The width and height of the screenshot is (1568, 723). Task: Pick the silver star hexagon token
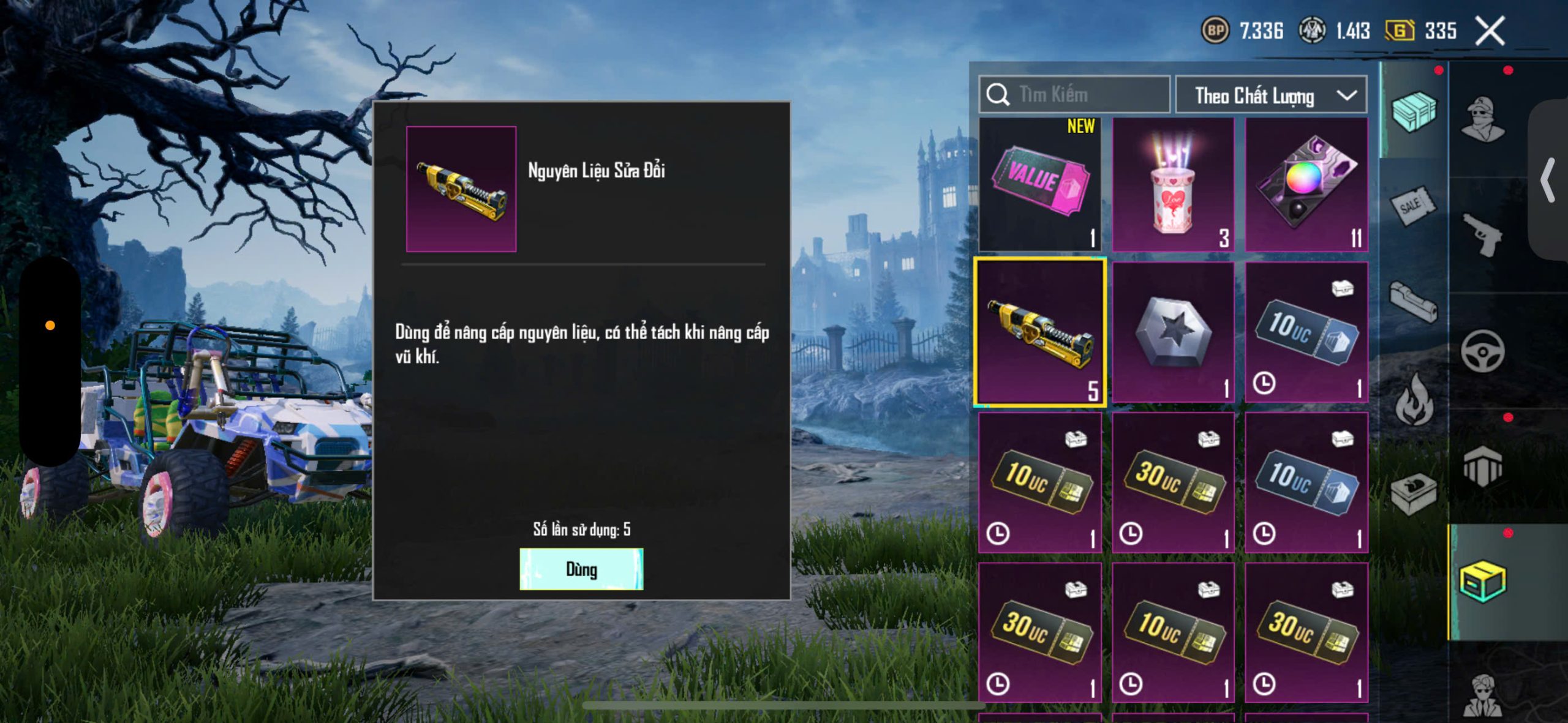(1172, 332)
